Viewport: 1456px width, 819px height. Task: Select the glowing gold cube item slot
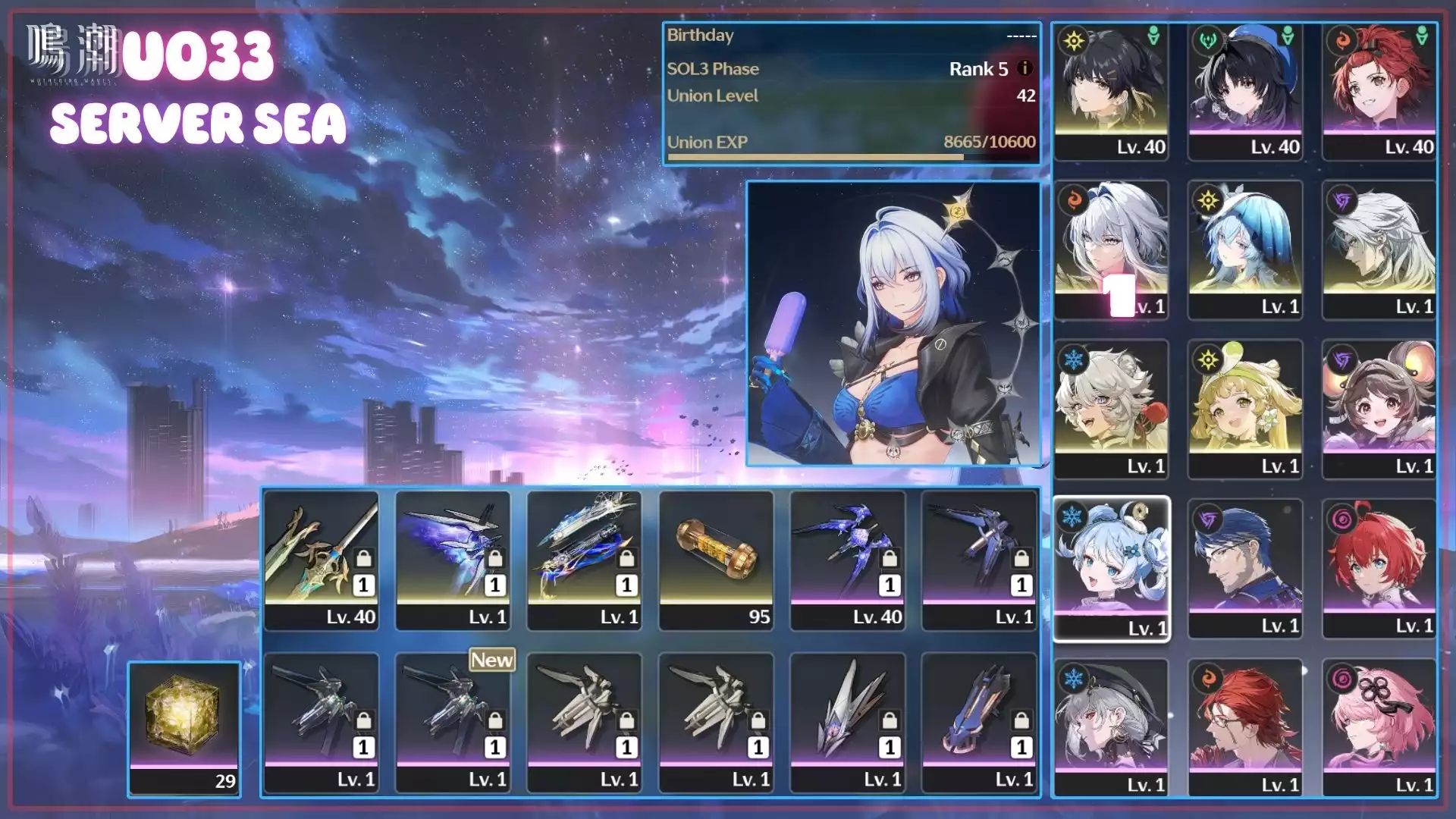coord(184,728)
